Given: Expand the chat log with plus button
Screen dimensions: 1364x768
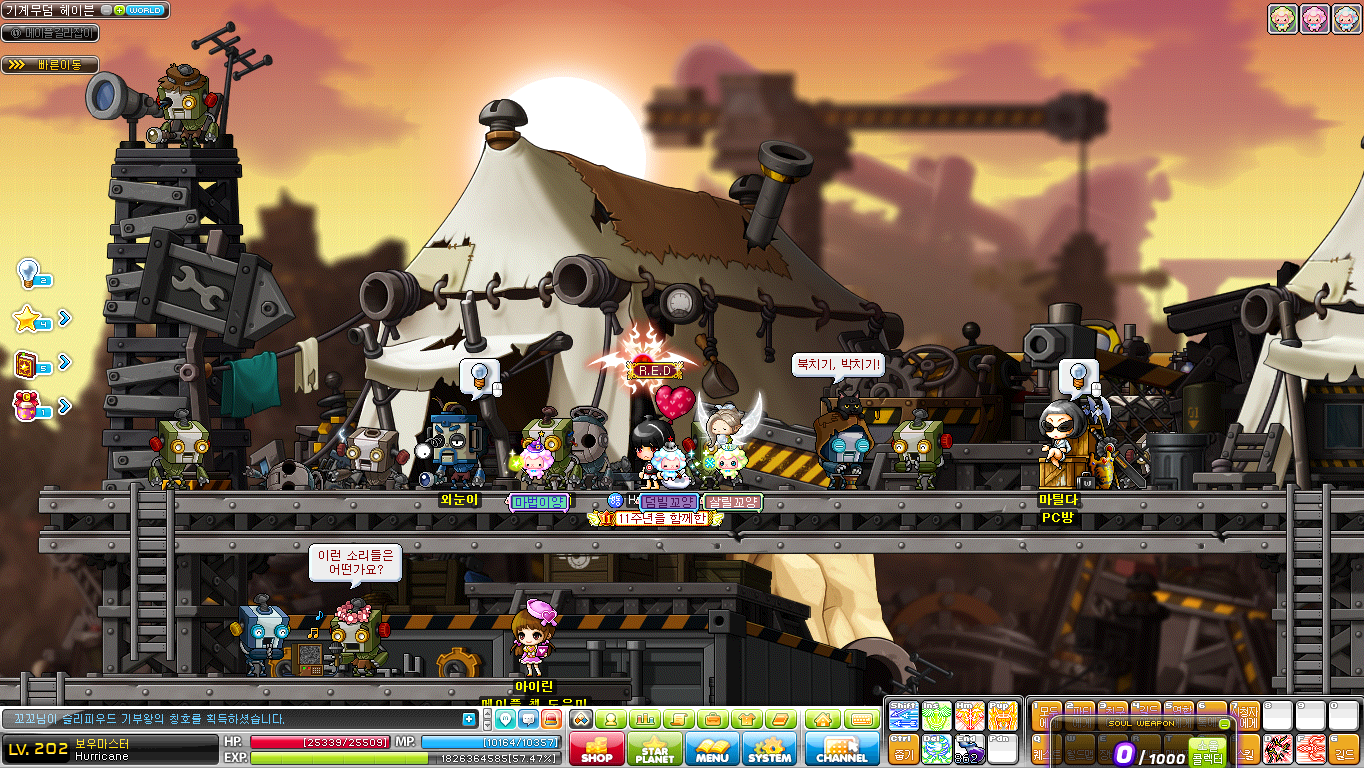Looking at the screenshot, I should pos(469,719).
